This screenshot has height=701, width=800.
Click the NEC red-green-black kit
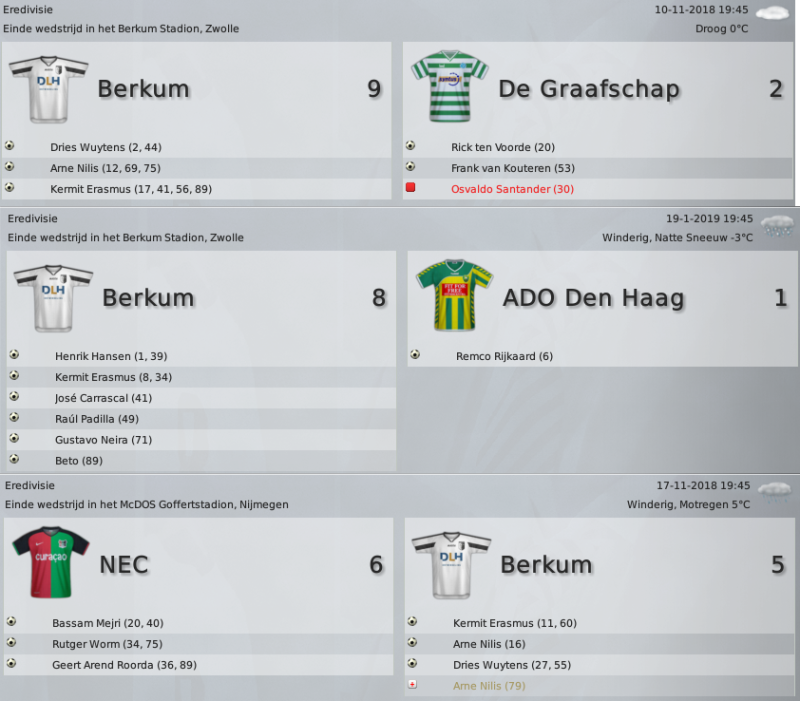(51, 562)
